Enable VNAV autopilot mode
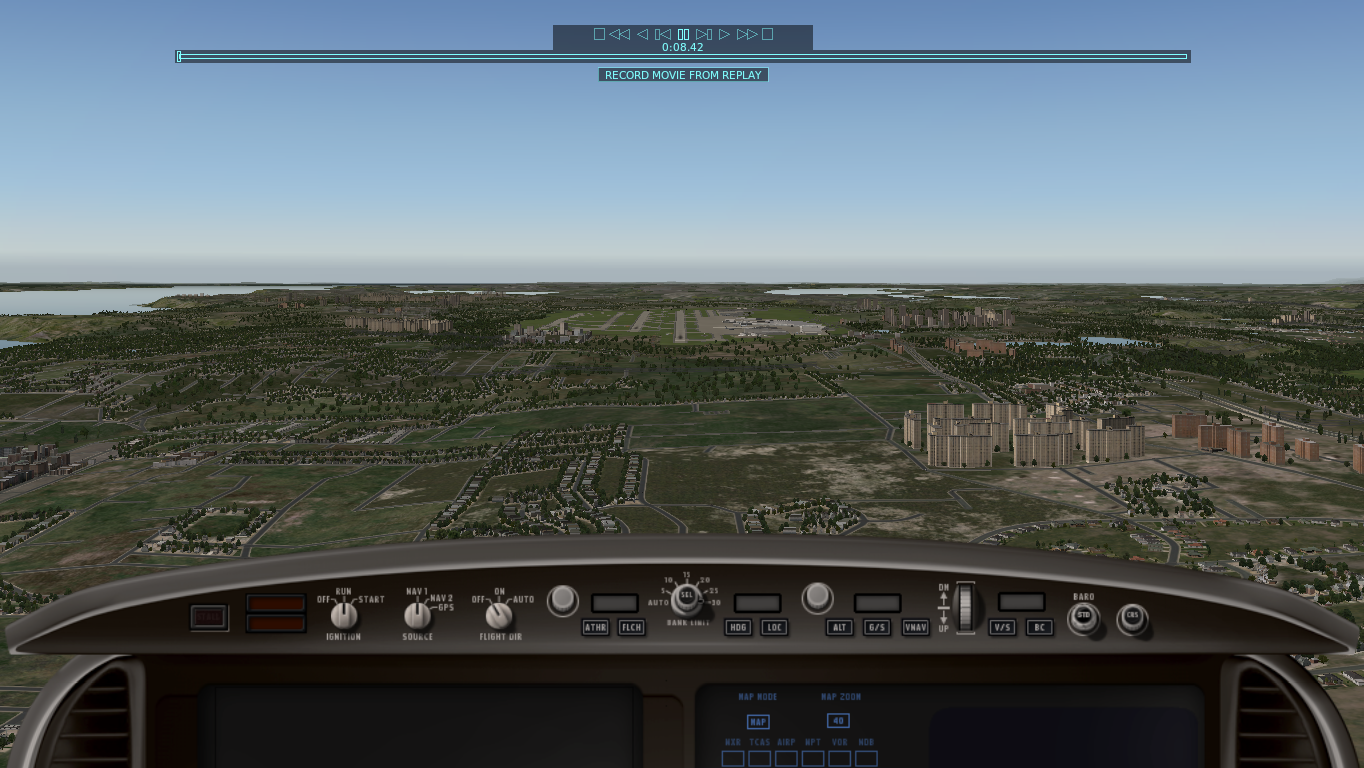Image resolution: width=1364 pixels, height=768 pixels. (915, 627)
